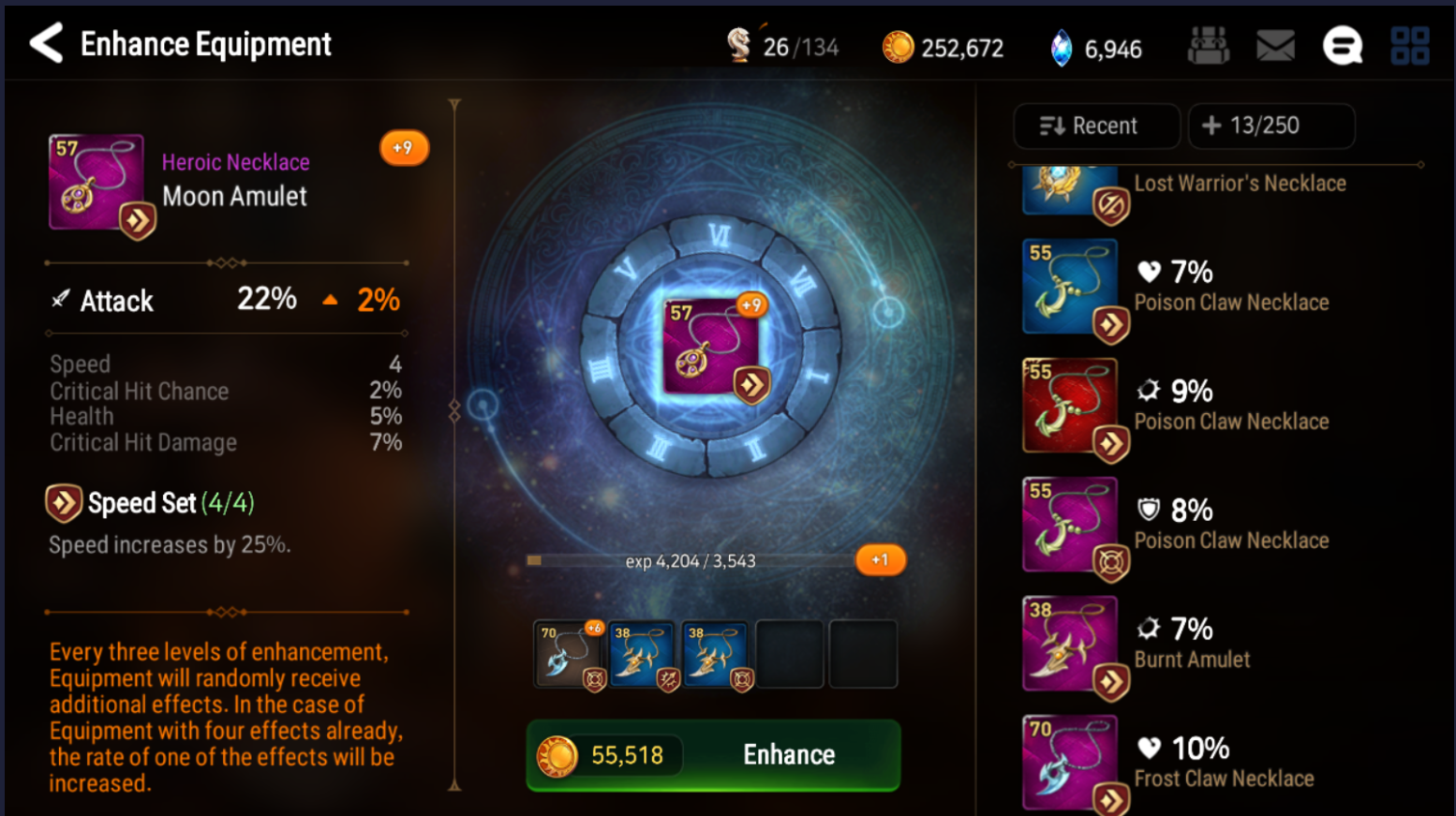1456x816 pixels.
Task: Open the Recent sort dropdown
Action: [1095, 126]
